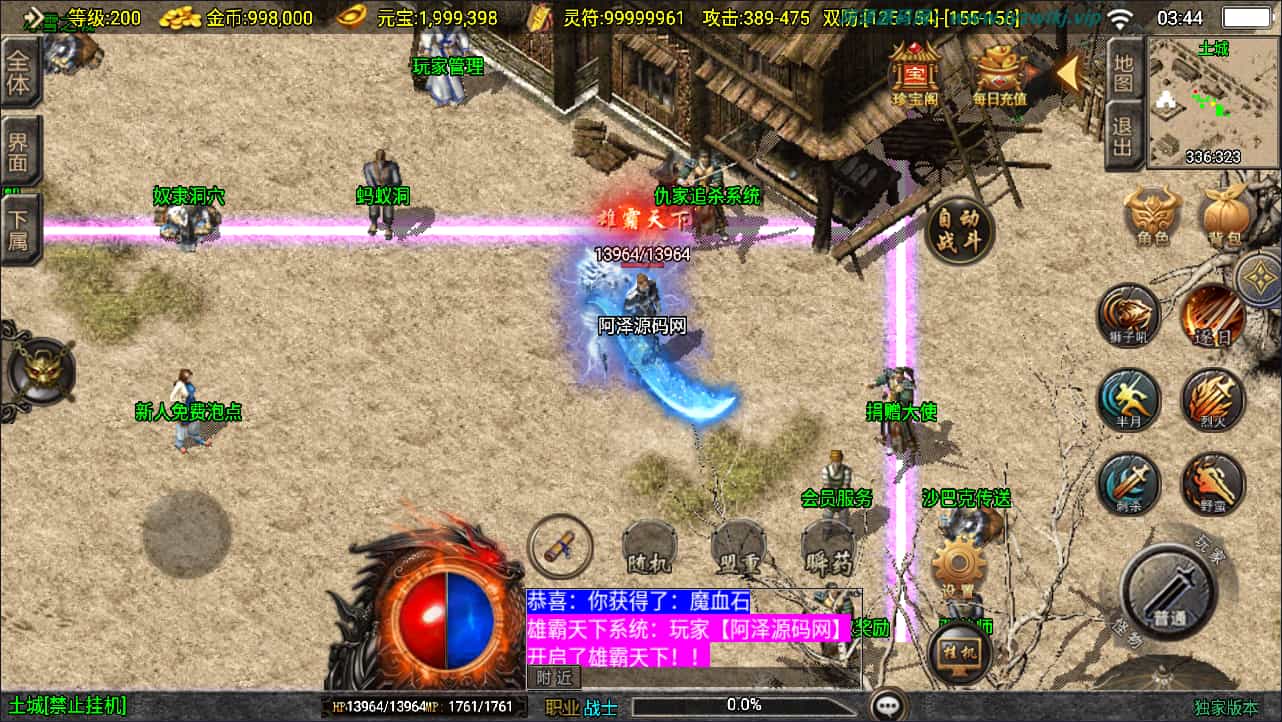Toggle 自动战斗 auto-battle mode
The image size is (1282, 722).
959,232
